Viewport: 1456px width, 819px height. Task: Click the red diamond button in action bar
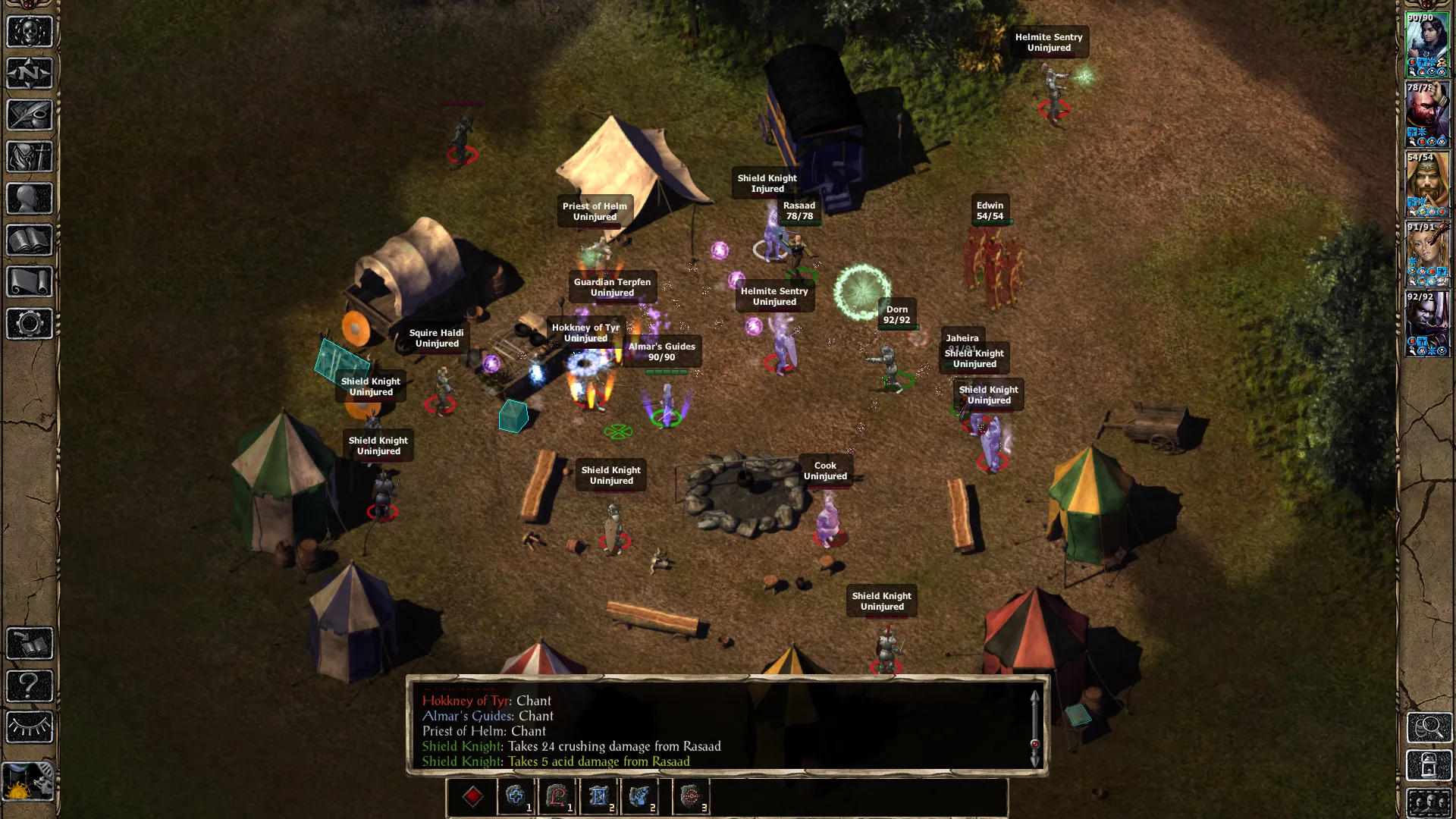[x=472, y=796]
